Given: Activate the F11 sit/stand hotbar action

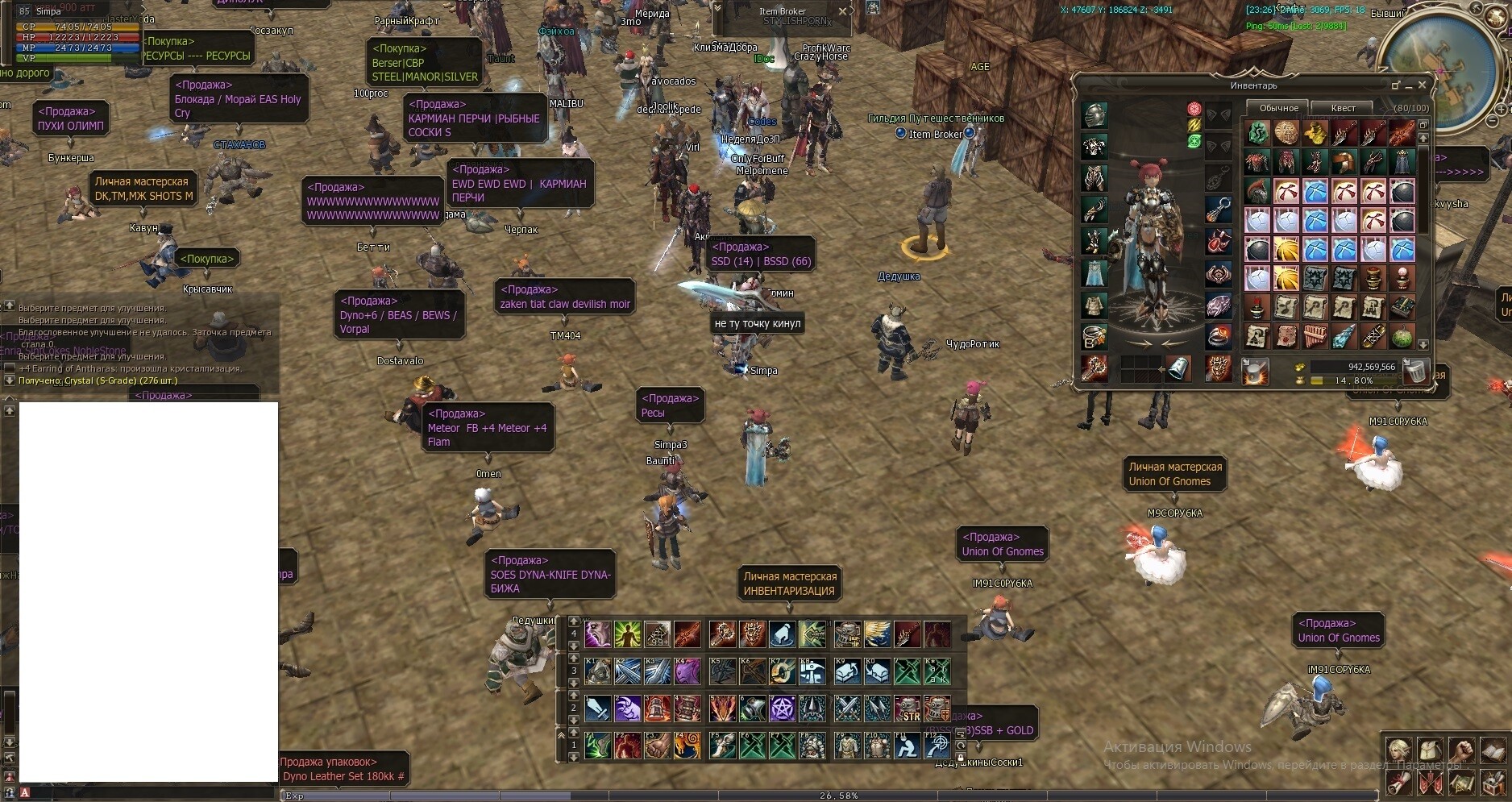Looking at the screenshot, I should click(x=908, y=746).
